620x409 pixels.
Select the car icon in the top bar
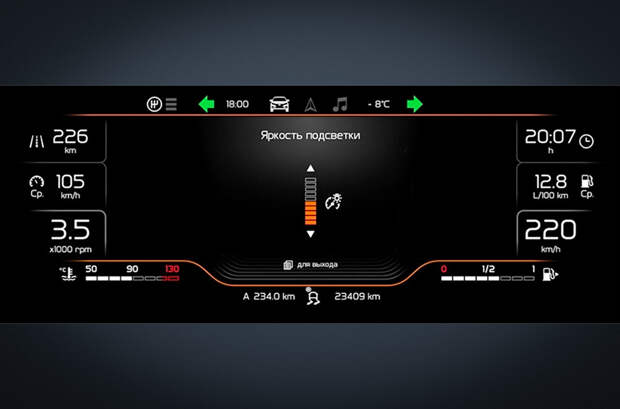tap(279, 104)
